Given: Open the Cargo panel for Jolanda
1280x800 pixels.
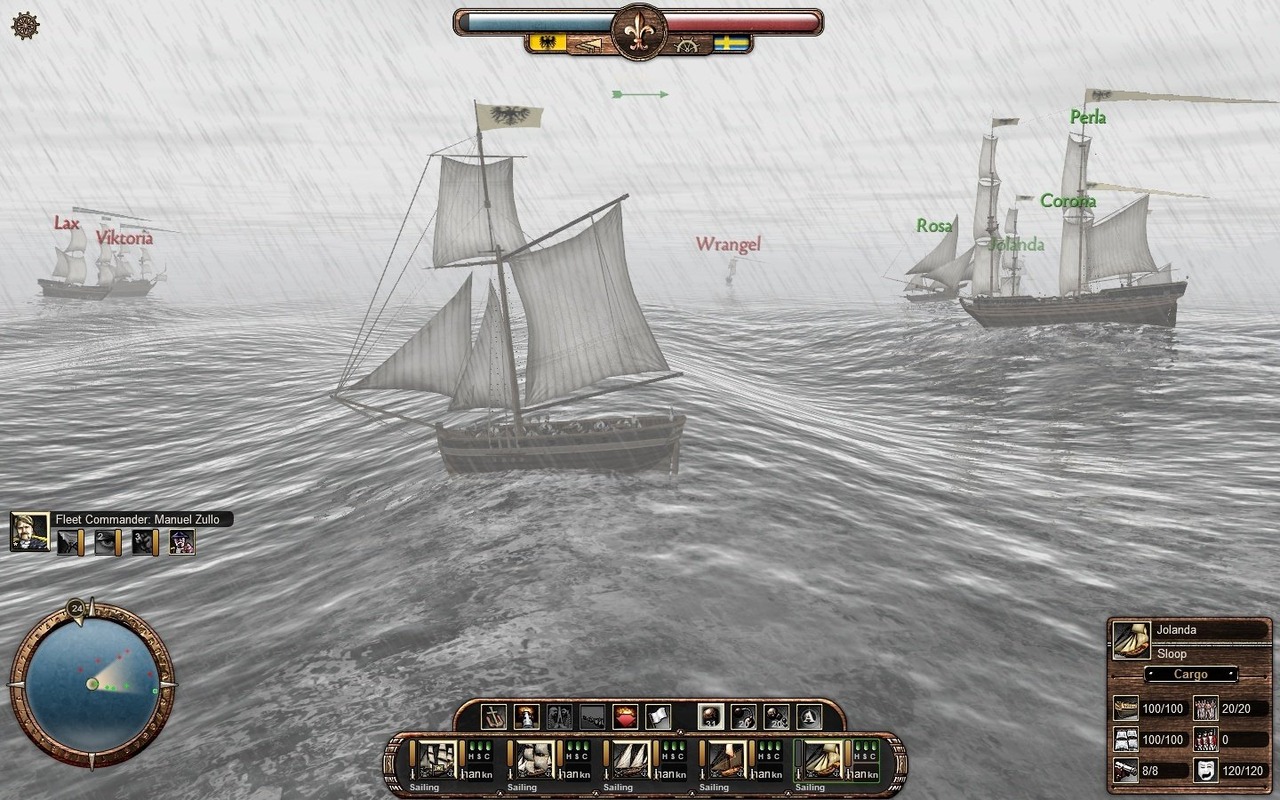Looking at the screenshot, I should (x=1190, y=674).
